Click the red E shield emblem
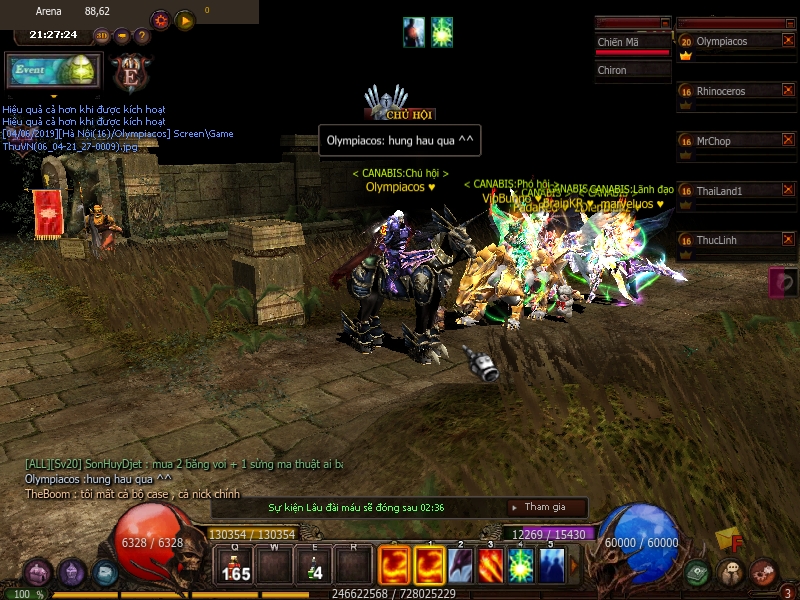Viewport: 800px width, 600px height. click(130, 72)
